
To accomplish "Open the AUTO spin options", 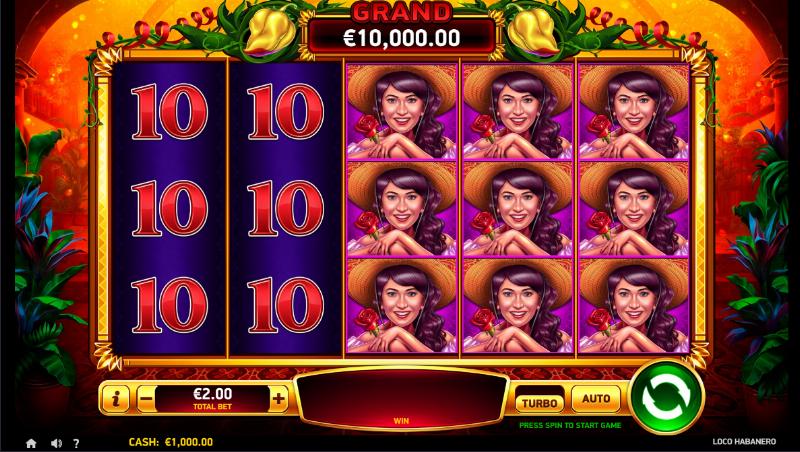I will (x=596, y=400).
